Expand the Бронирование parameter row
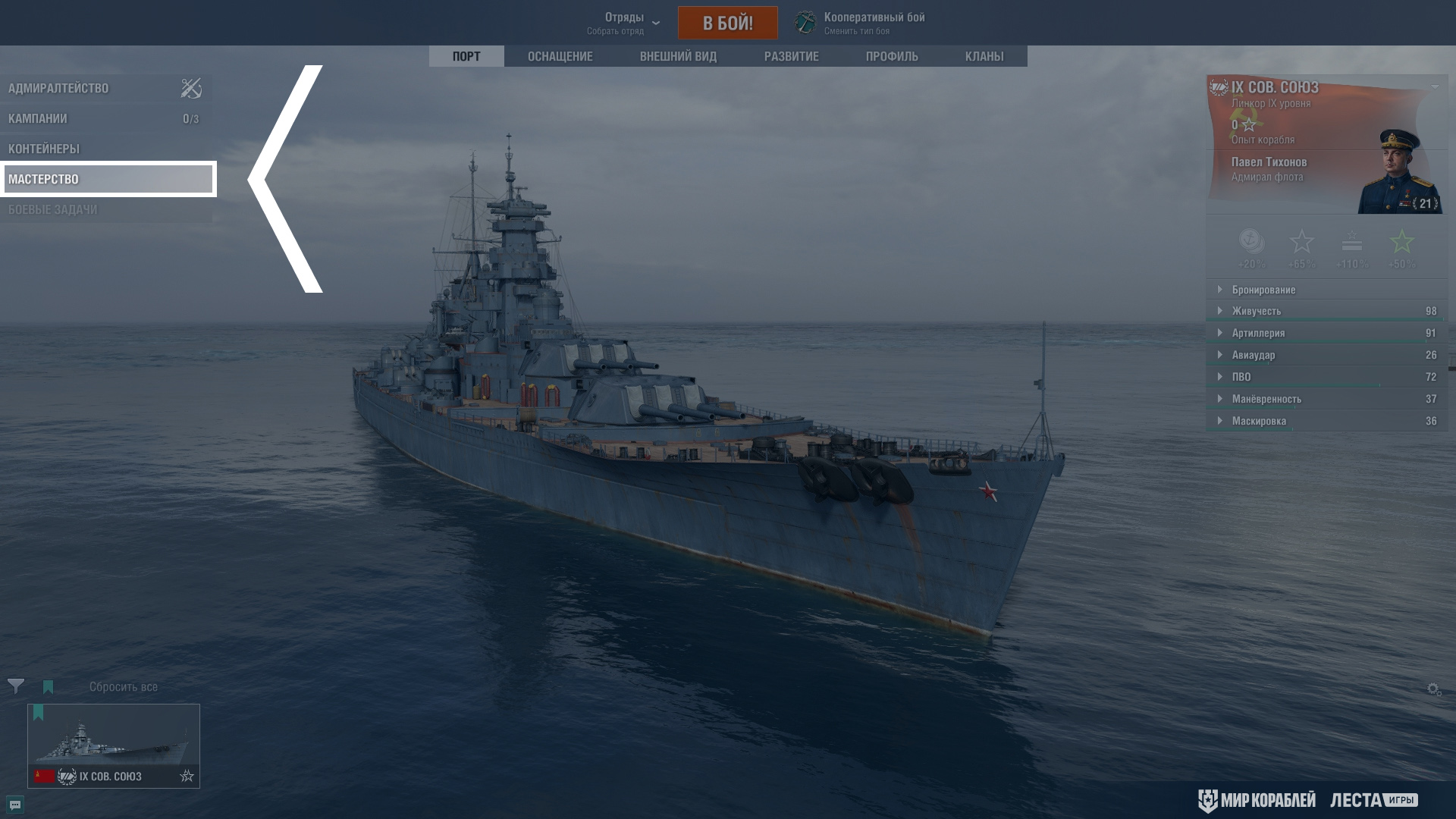The width and height of the screenshot is (1456, 819). point(1263,290)
